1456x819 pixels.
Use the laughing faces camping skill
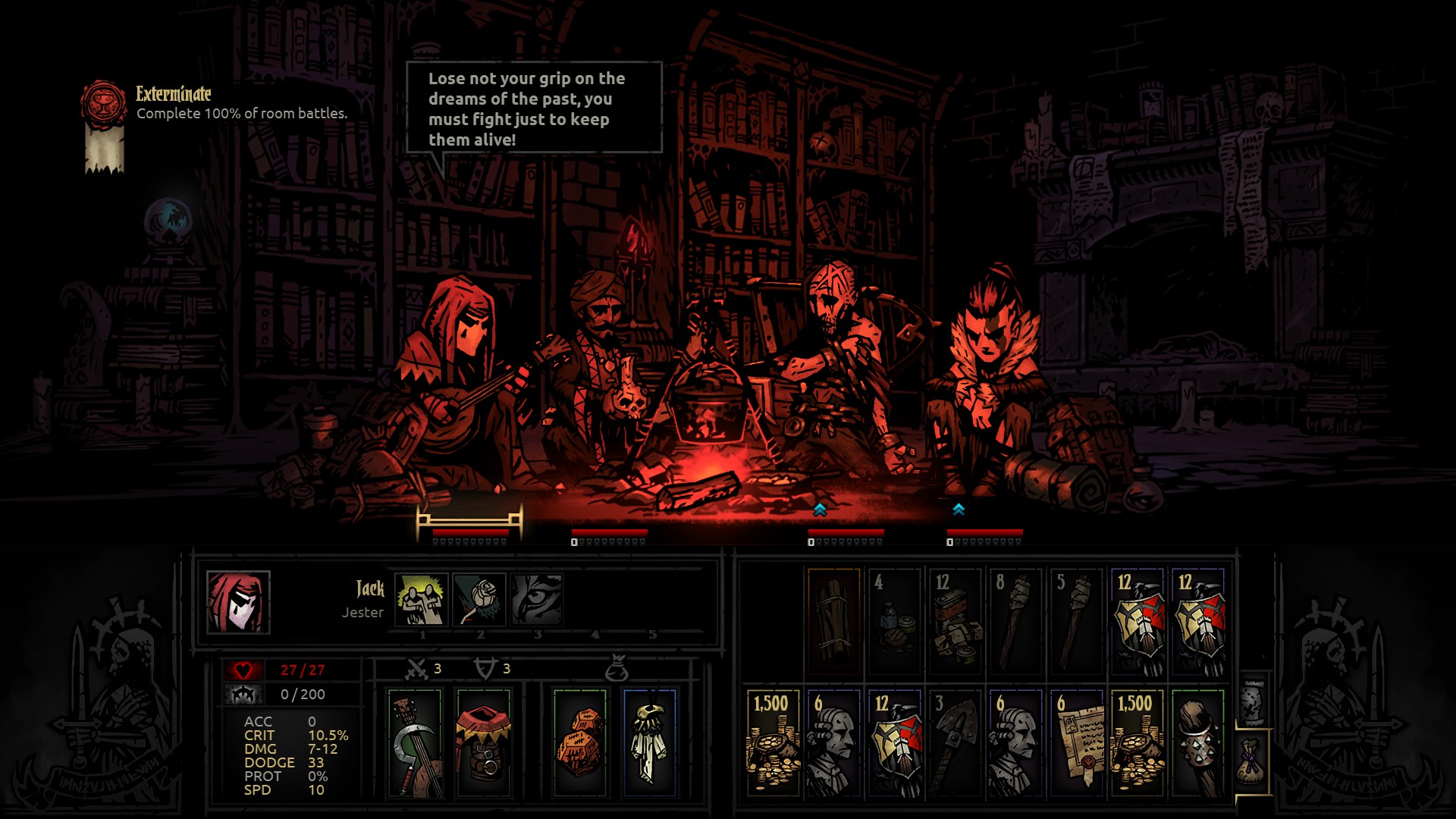(x=422, y=599)
